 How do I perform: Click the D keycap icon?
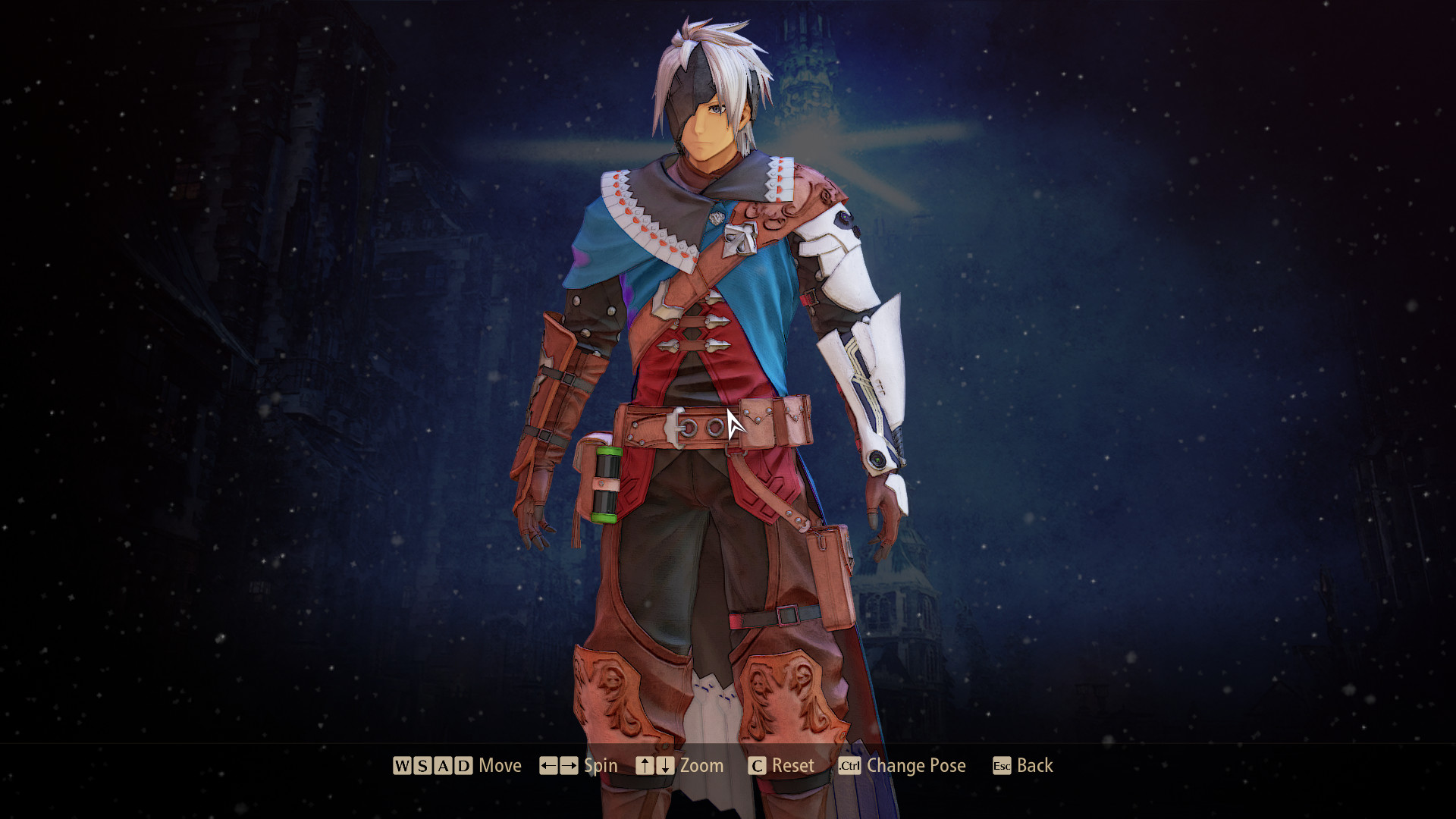(463, 766)
